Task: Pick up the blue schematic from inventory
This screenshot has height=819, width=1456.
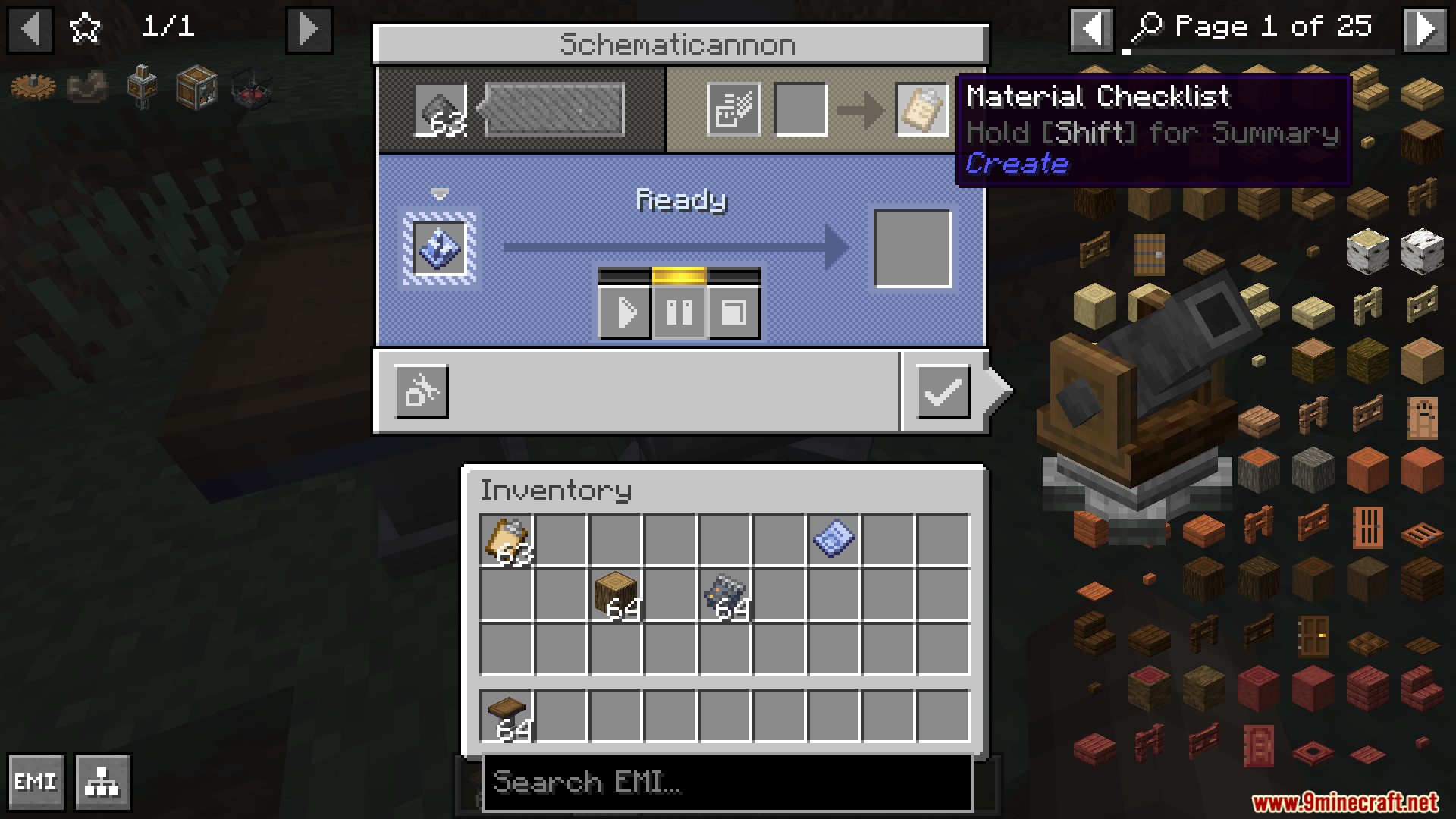Action: click(833, 540)
